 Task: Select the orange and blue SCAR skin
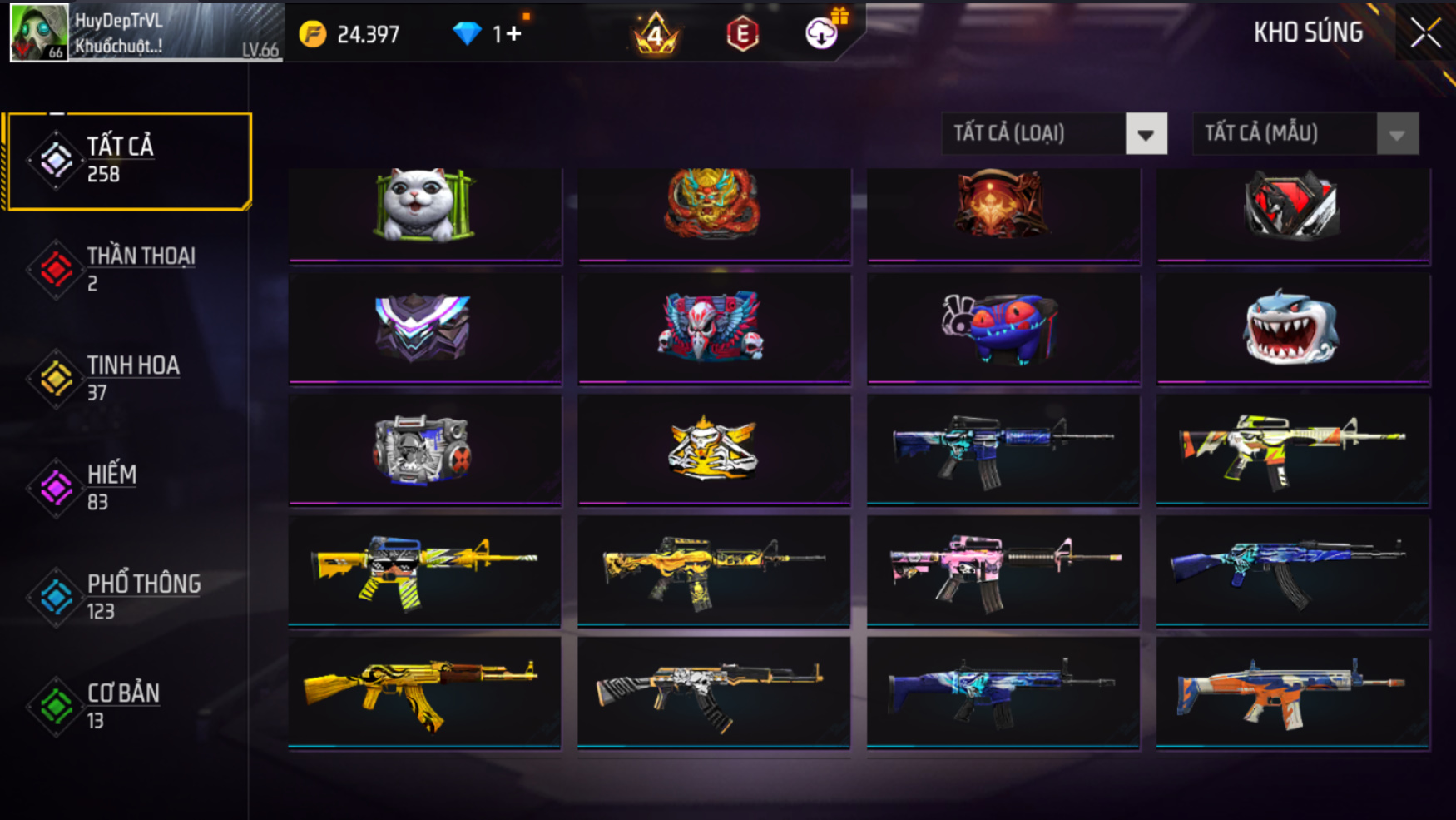pos(1292,691)
